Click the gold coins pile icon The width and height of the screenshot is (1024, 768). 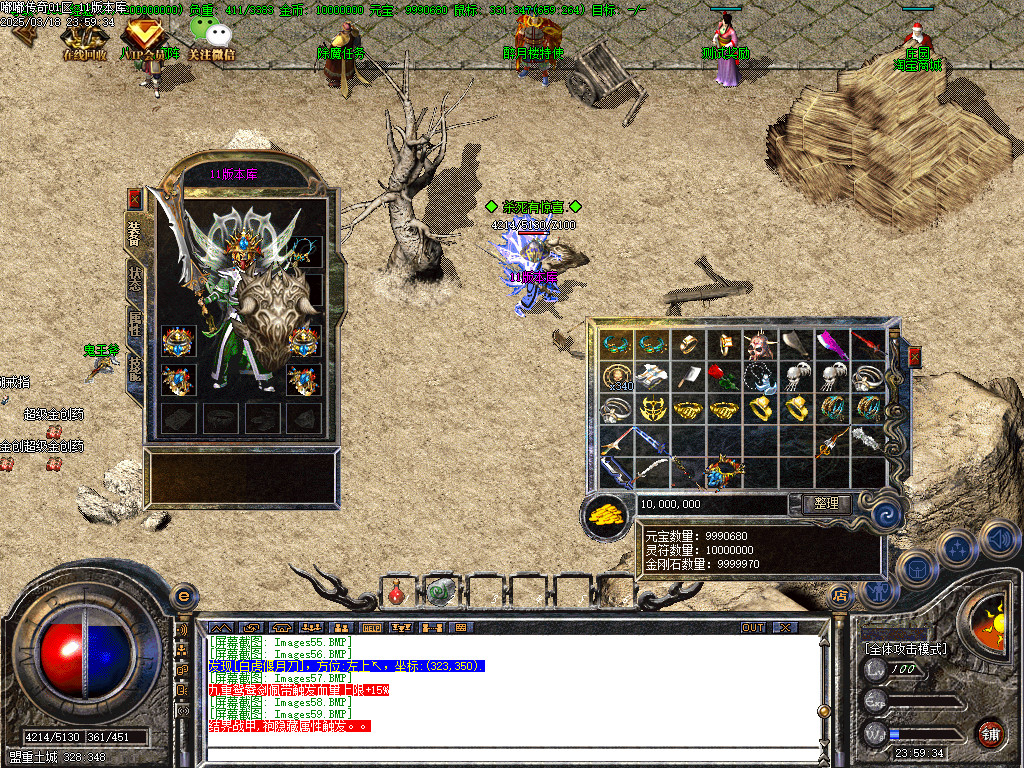605,514
